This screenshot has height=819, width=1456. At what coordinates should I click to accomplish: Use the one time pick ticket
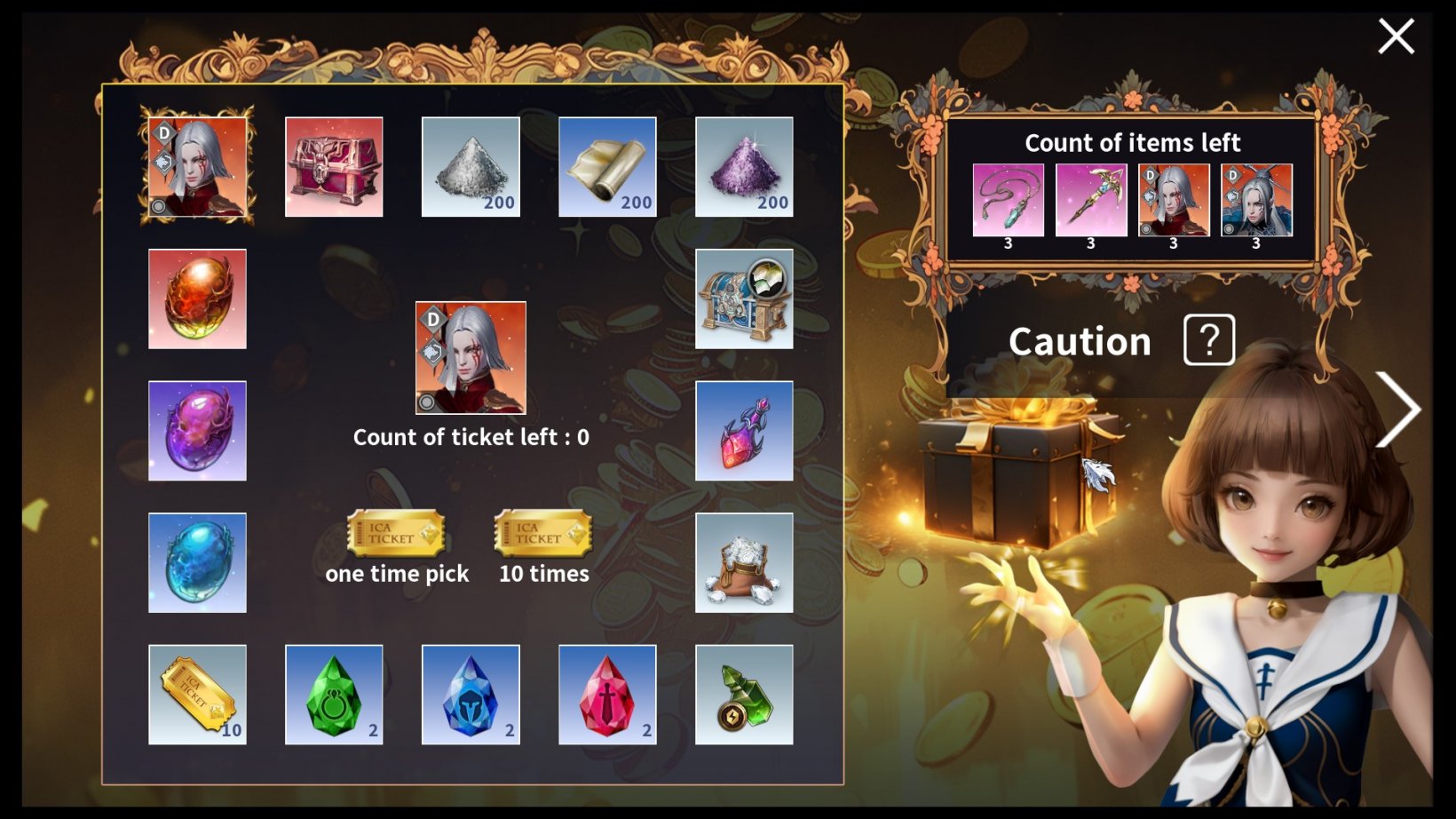point(396,533)
